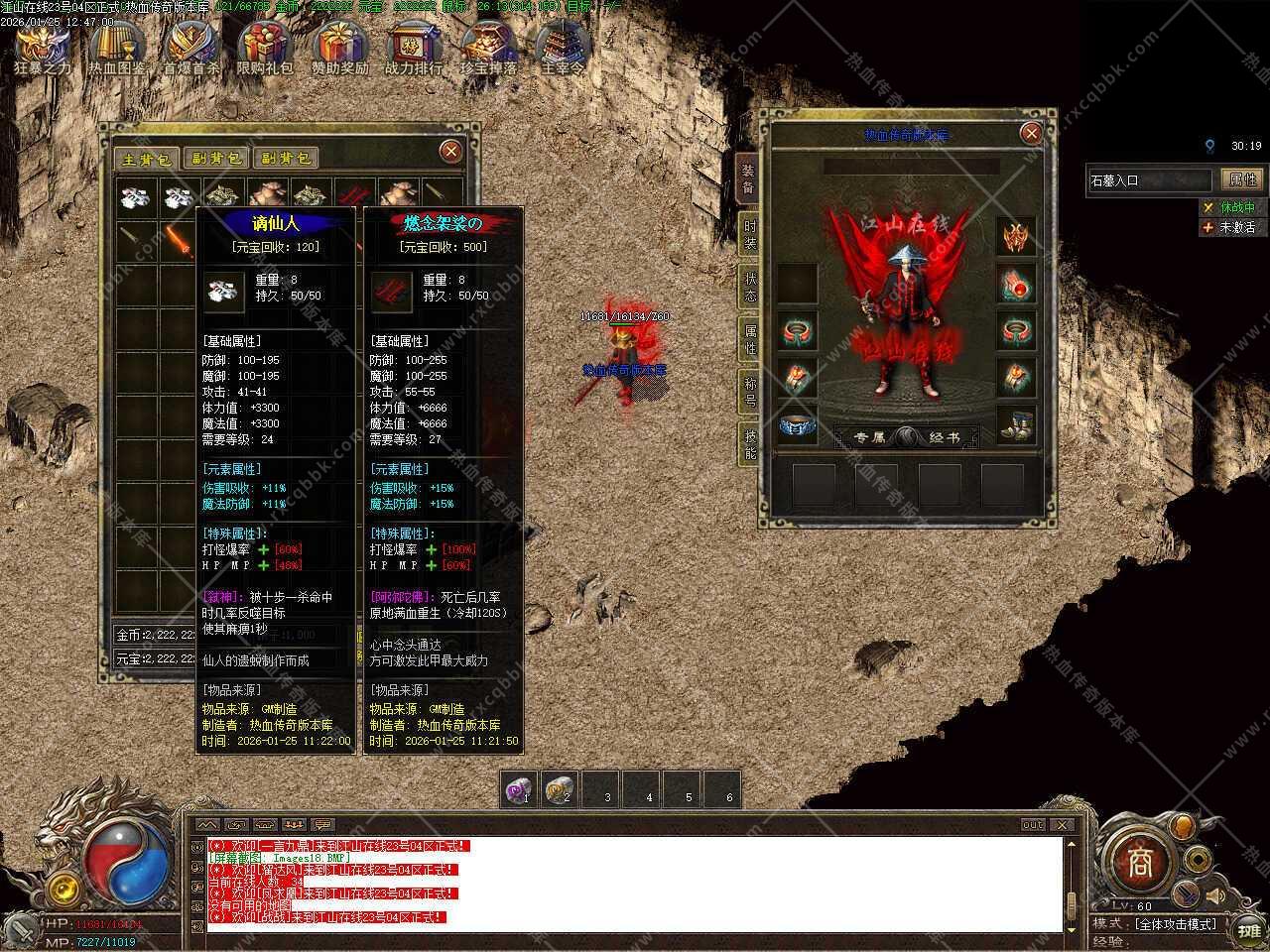Screen dimensions: 1270x952
Task: Select the 经书 button under the character
Action: (944, 437)
